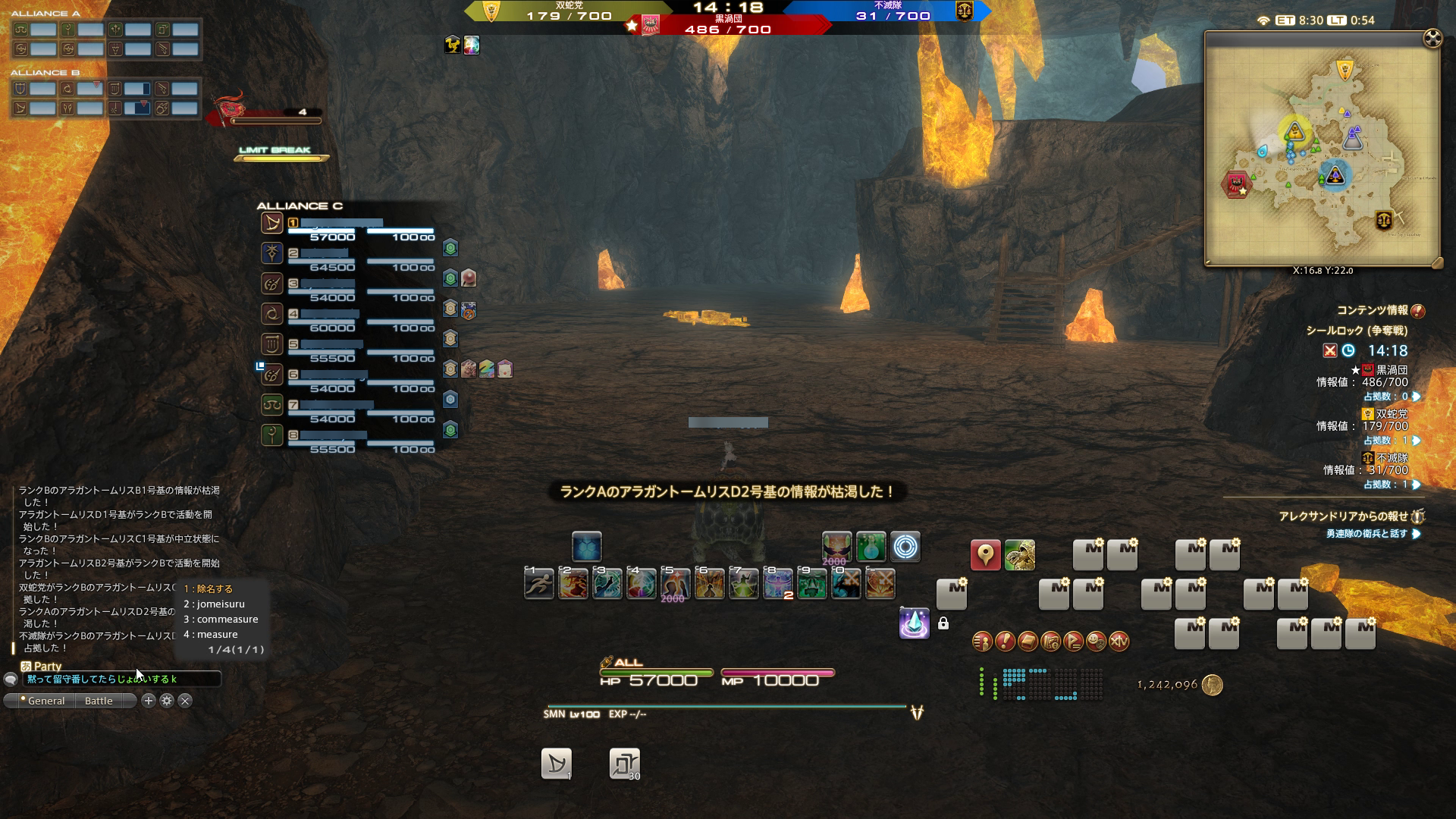Open the XIV System menu icon
1456x819 pixels.
(1119, 642)
